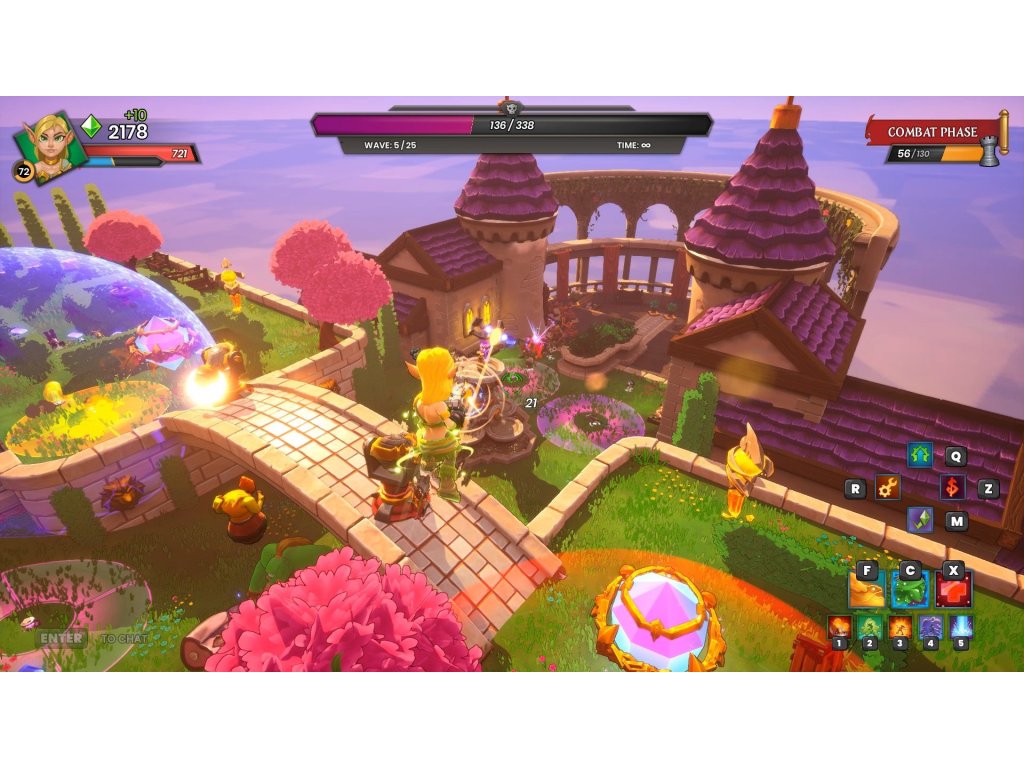The width and height of the screenshot is (1024, 768).
Task: Click the skull emblem above wave bar
Action: click(x=511, y=107)
